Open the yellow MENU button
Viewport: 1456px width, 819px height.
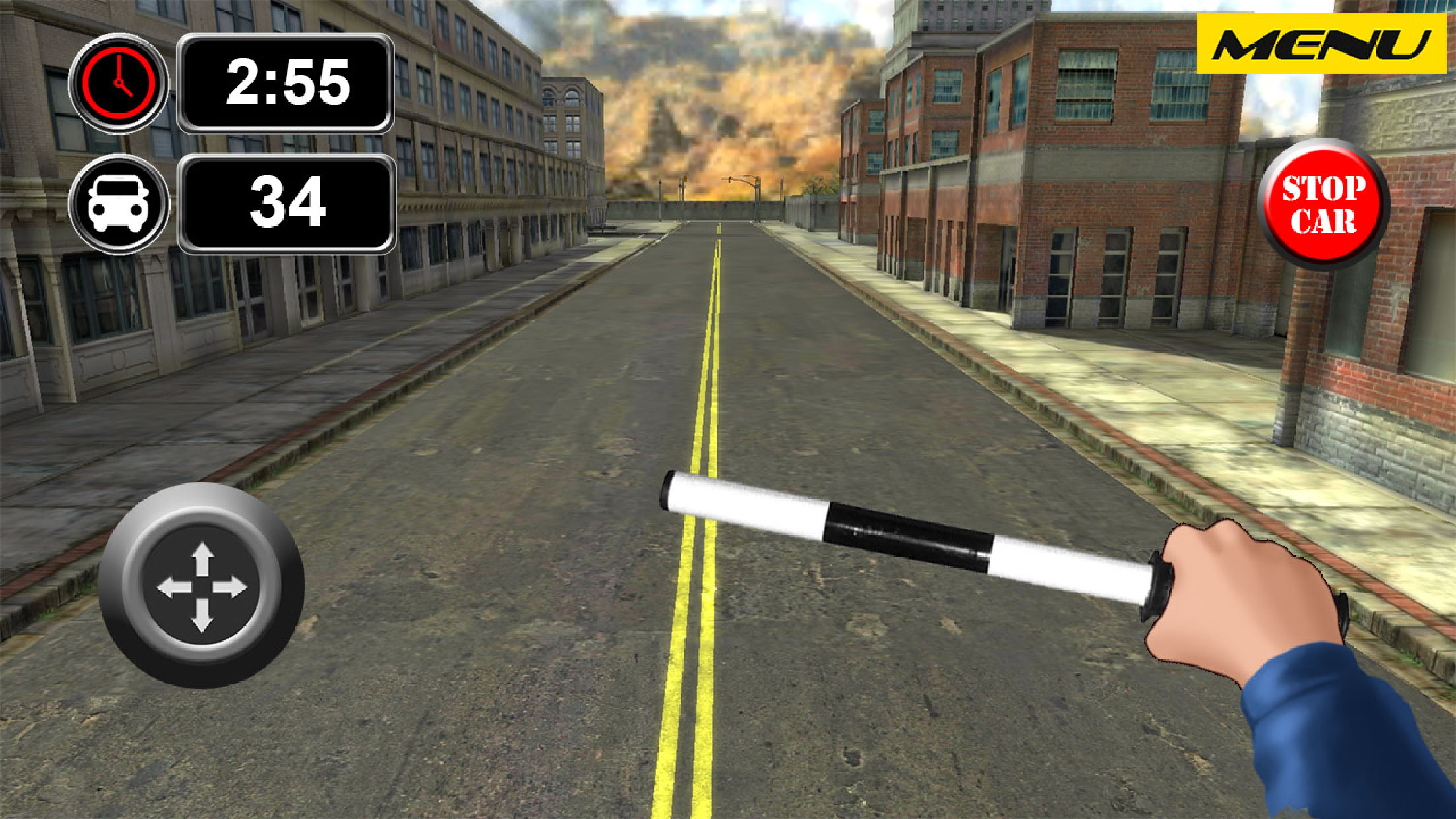(1321, 44)
